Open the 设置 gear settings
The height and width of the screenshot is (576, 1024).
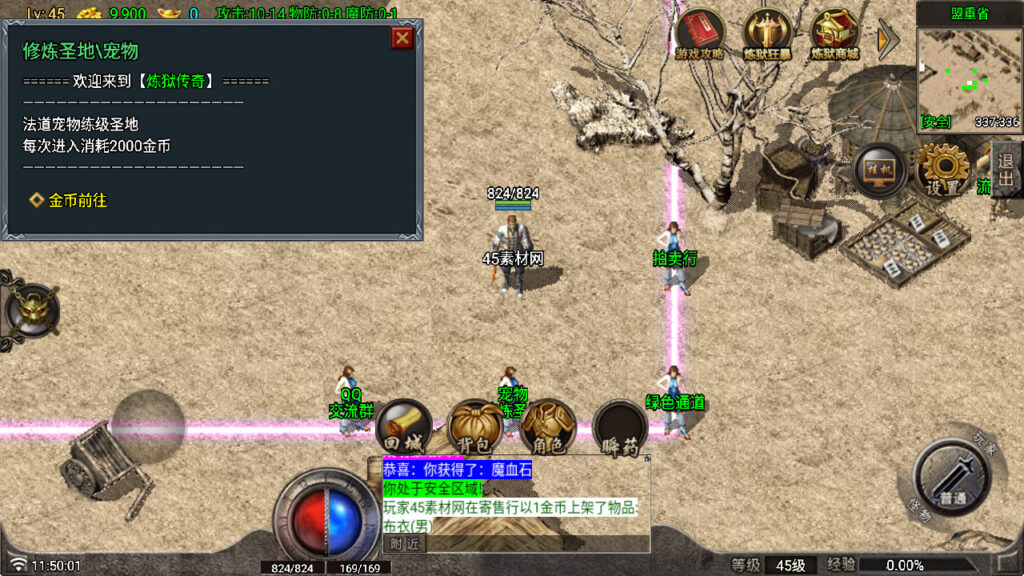pos(943,170)
